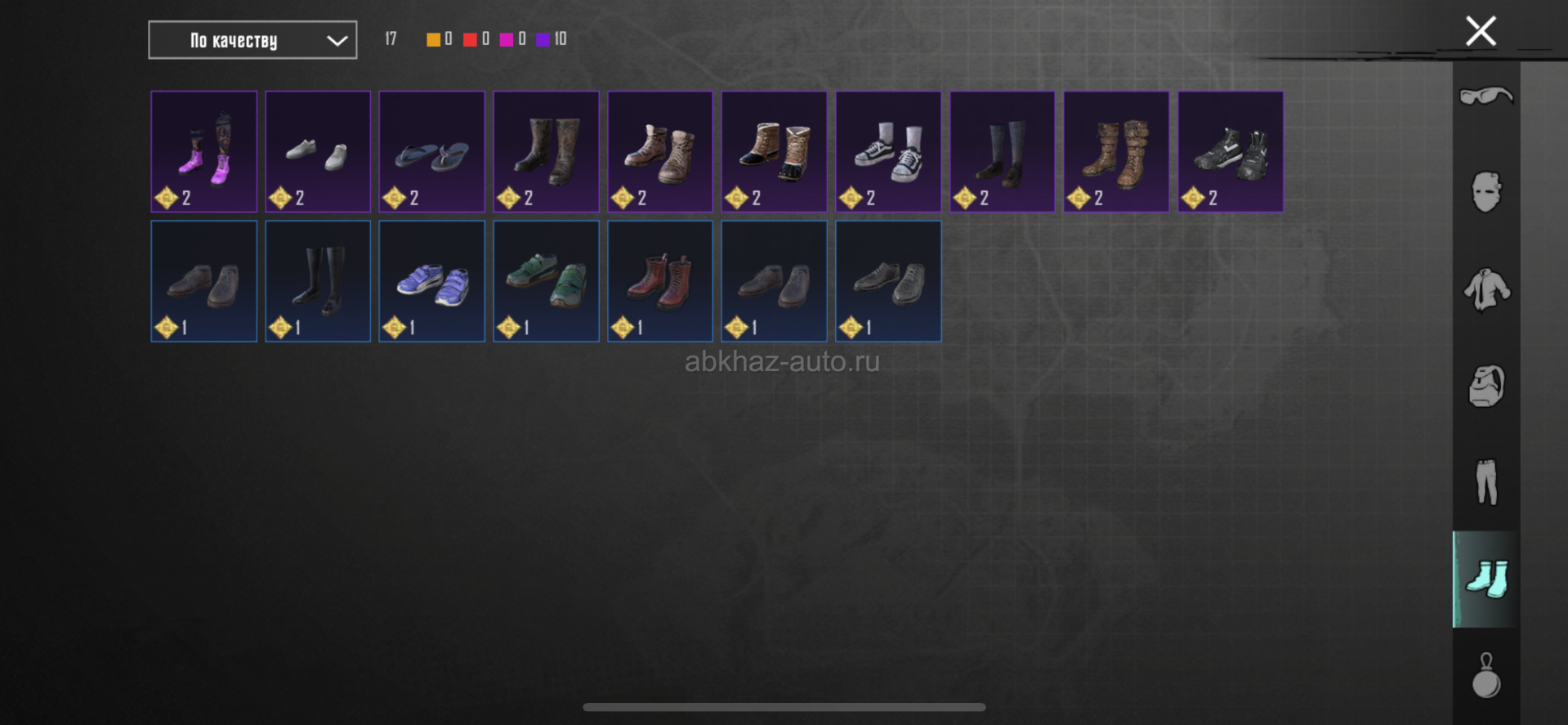
Task: Open the grenade category tab
Action: tap(1485, 675)
